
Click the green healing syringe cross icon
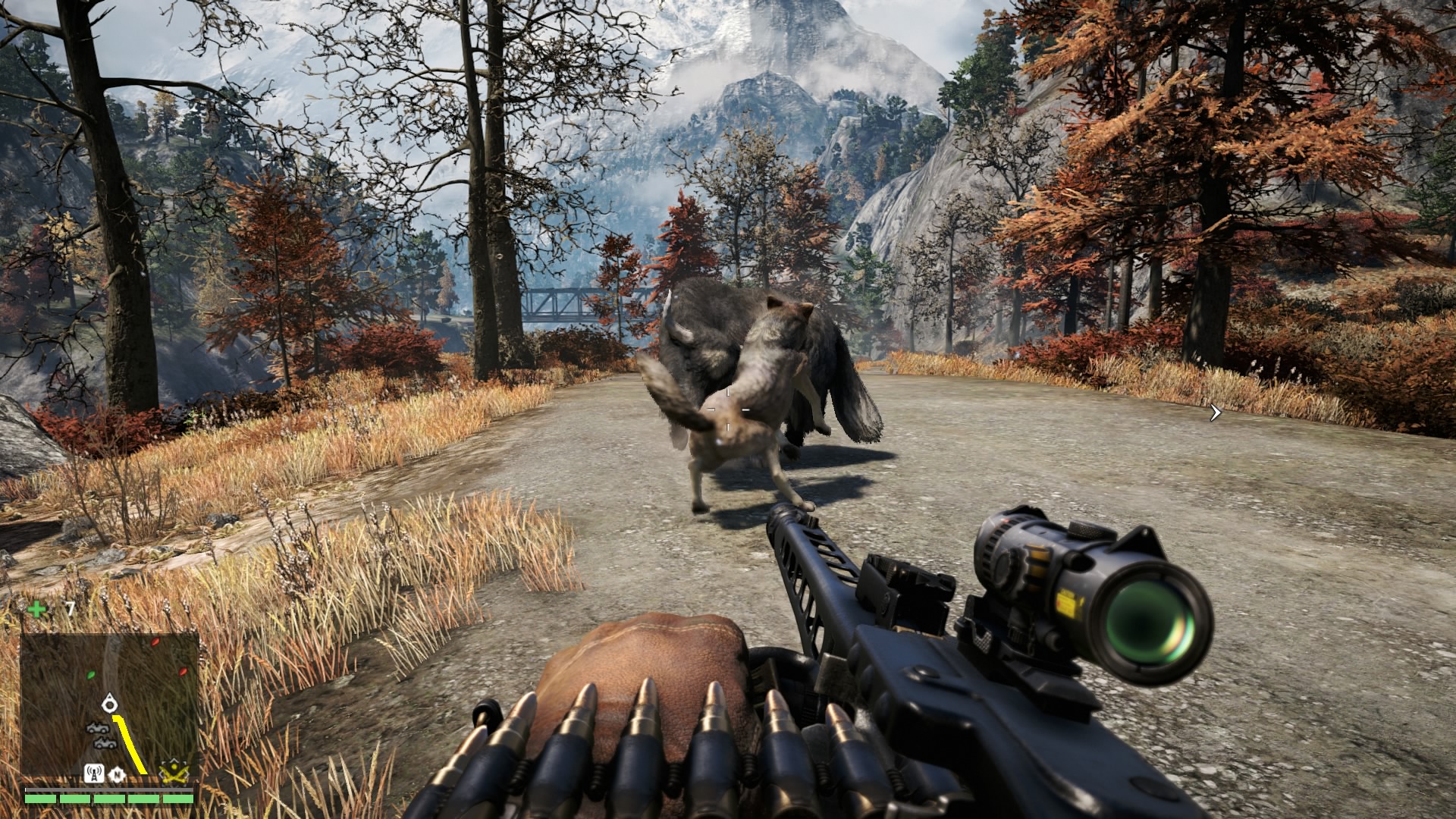[36, 609]
